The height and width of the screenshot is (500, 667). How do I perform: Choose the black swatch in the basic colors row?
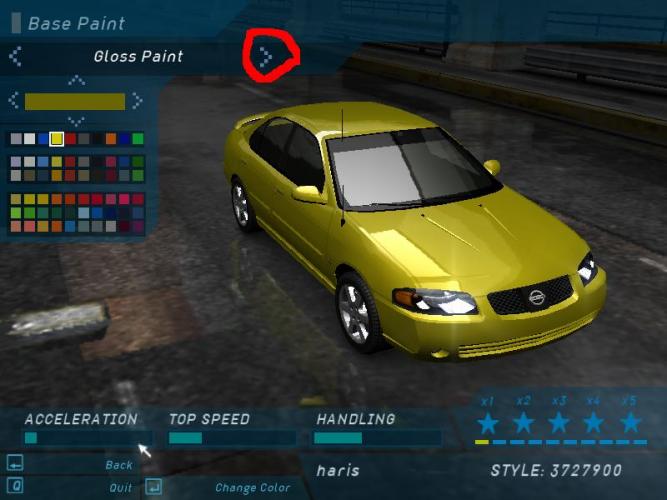click(98, 139)
